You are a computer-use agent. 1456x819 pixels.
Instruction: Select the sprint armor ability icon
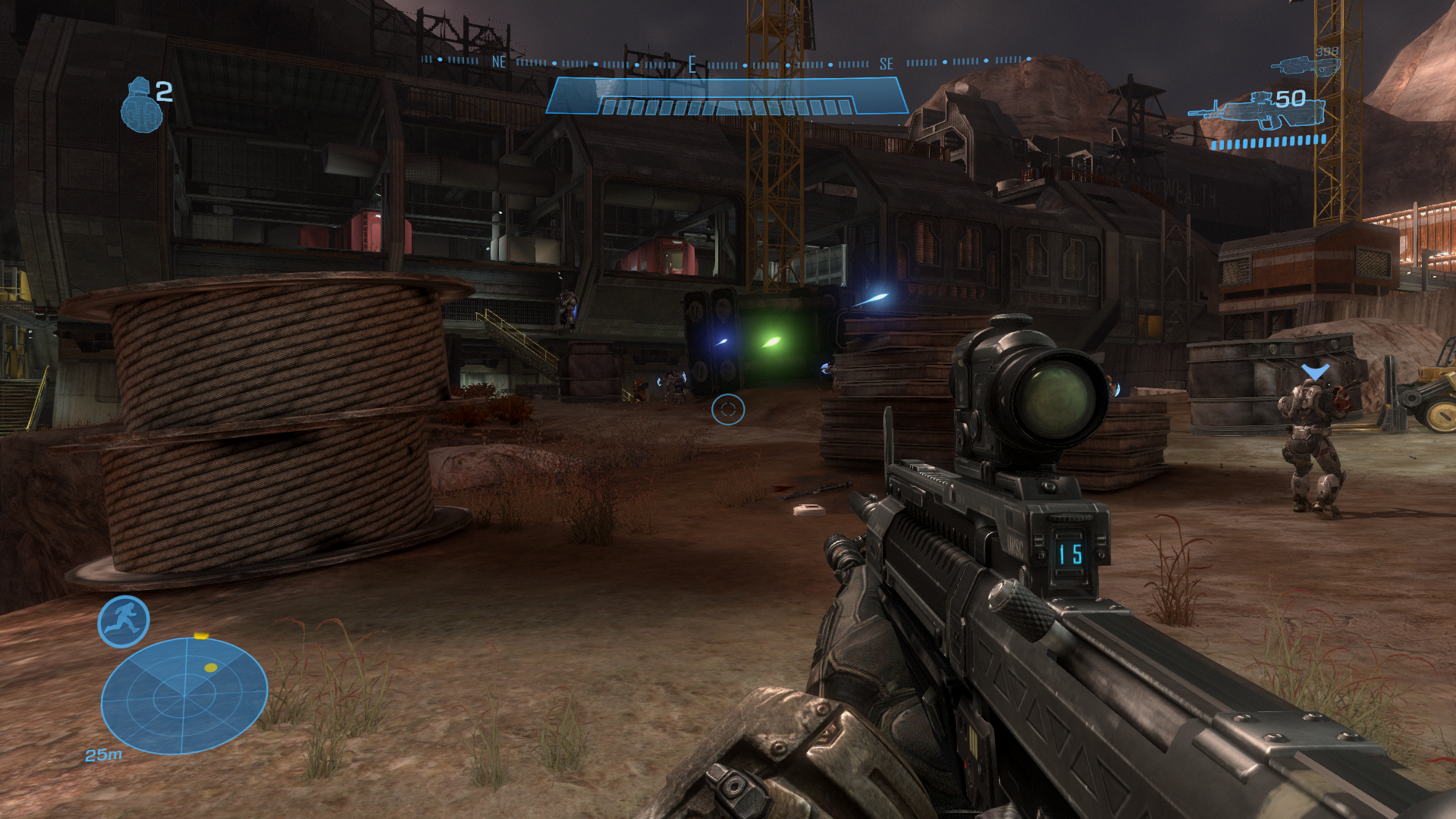124,622
